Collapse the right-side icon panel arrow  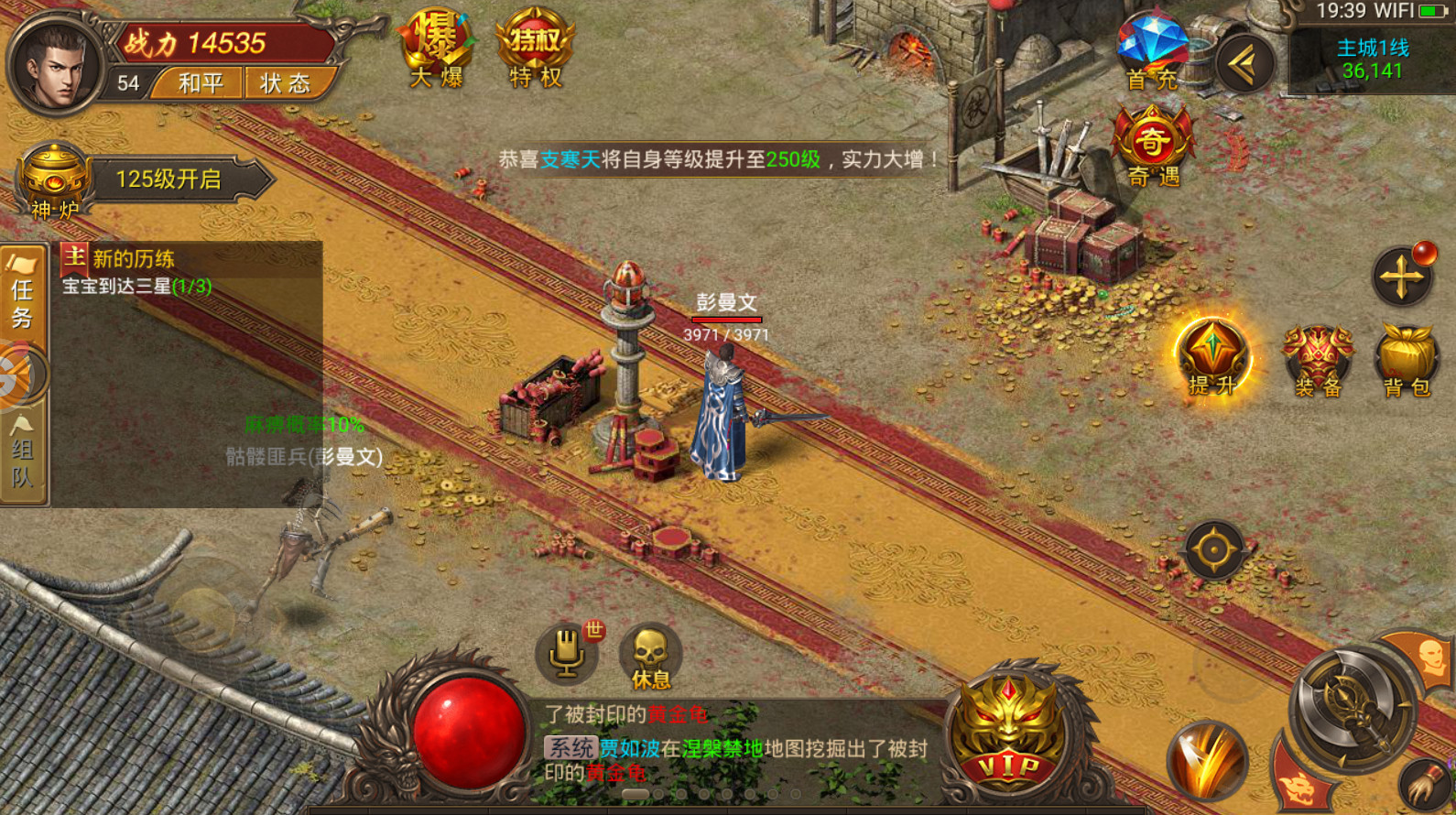pos(1244,62)
